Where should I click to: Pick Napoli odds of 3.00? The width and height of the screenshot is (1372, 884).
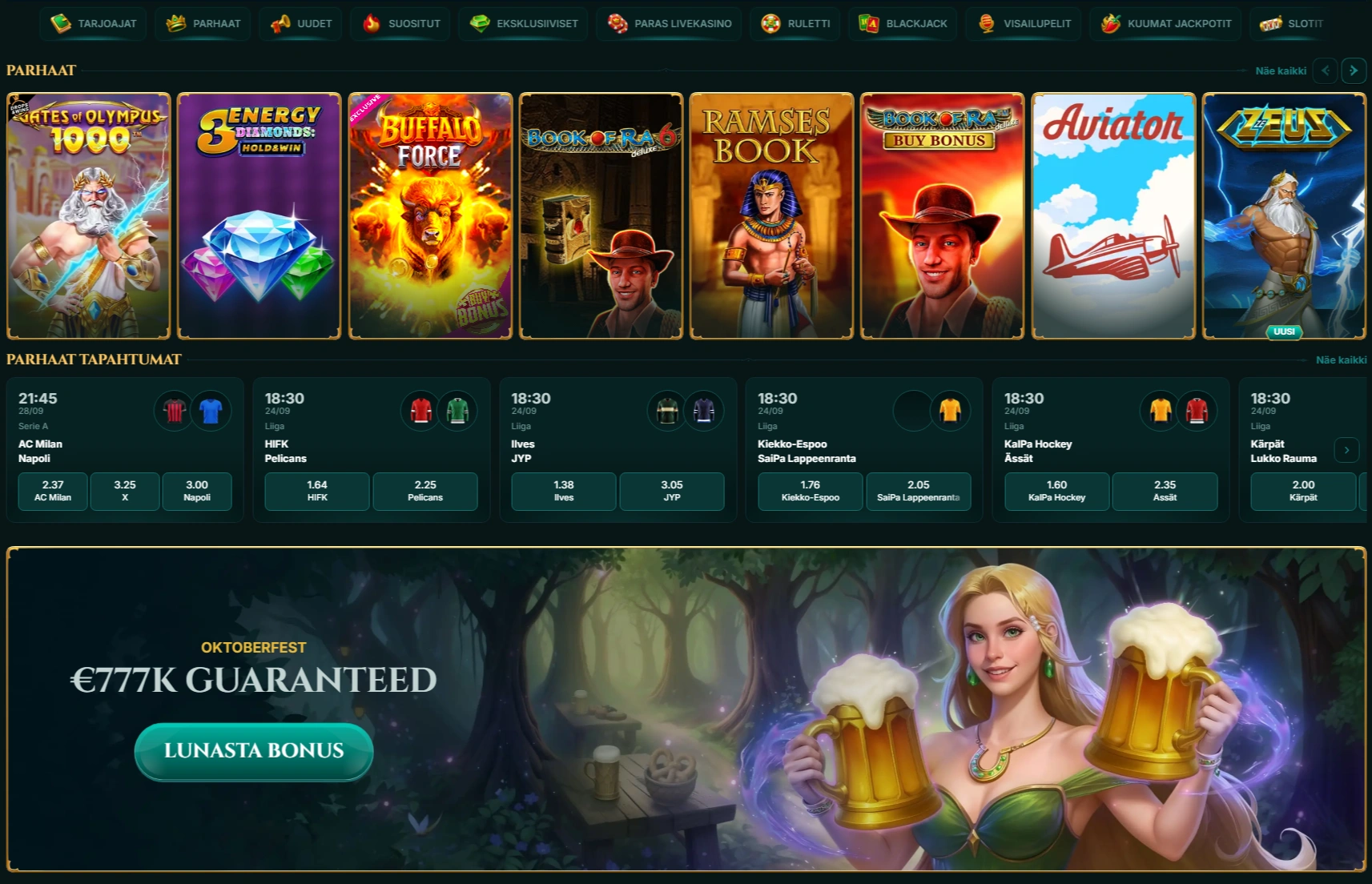(x=197, y=491)
